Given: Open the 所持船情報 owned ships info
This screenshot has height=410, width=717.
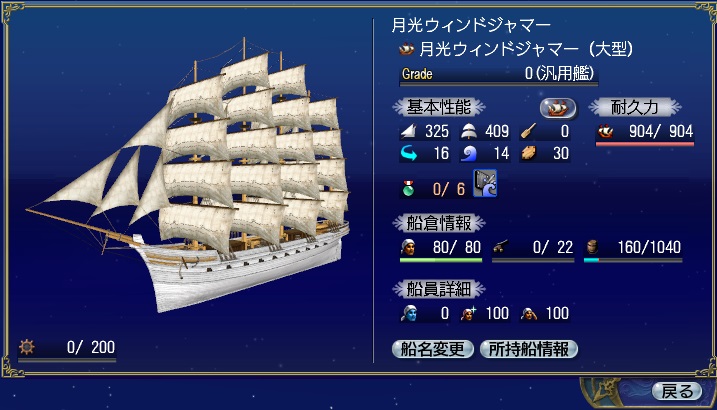Looking at the screenshot, I should pos(529,349).
